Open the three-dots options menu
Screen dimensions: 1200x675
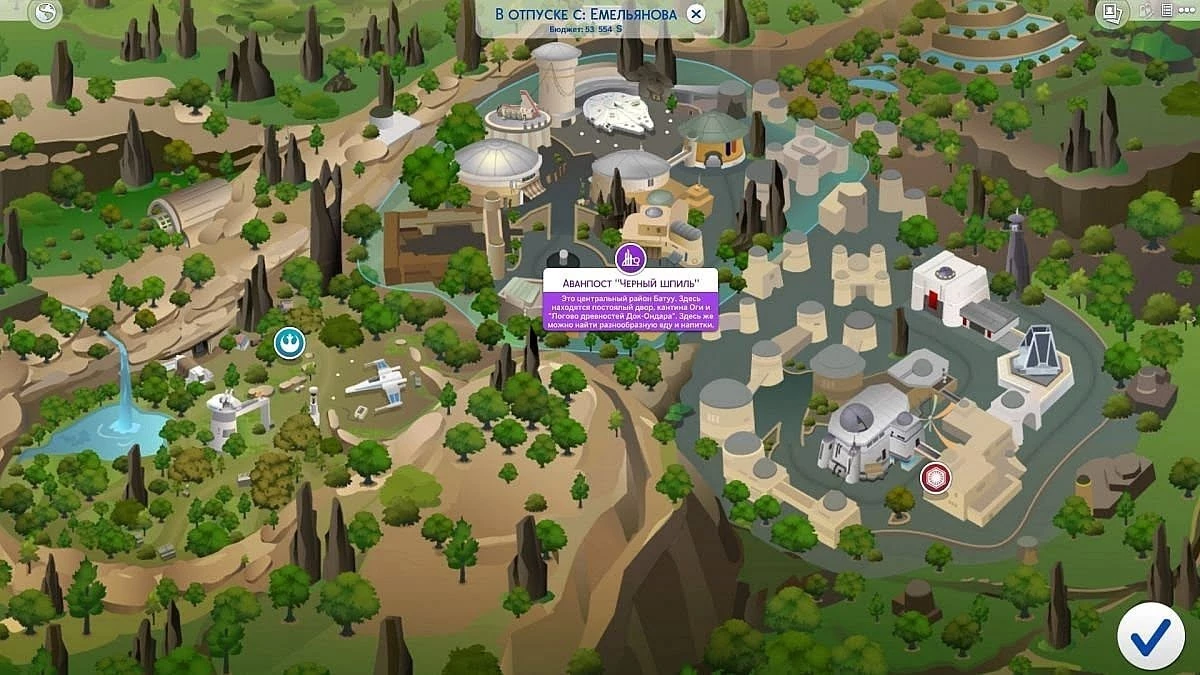click(x=1189, y=12)
